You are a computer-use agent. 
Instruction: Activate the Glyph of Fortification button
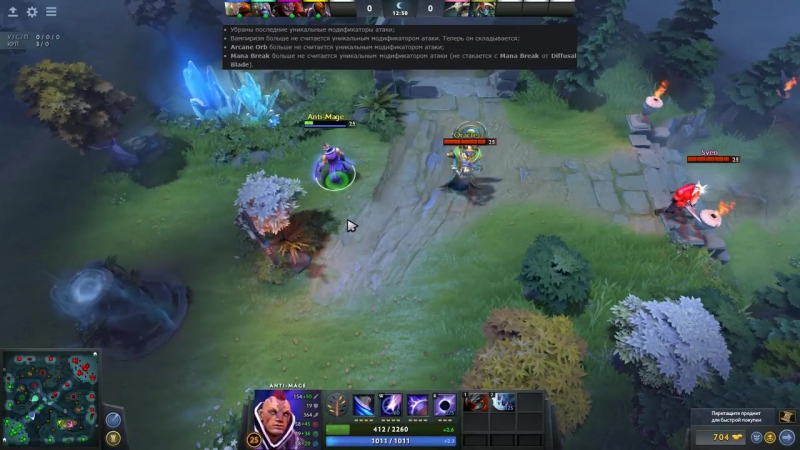(114, 438)
